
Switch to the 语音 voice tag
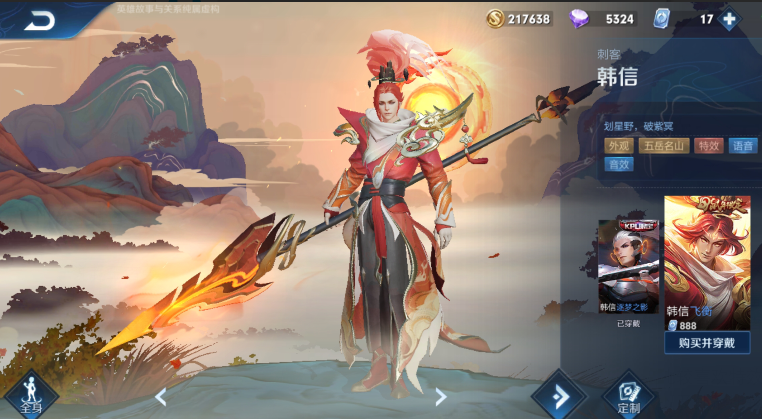(742, 146)
